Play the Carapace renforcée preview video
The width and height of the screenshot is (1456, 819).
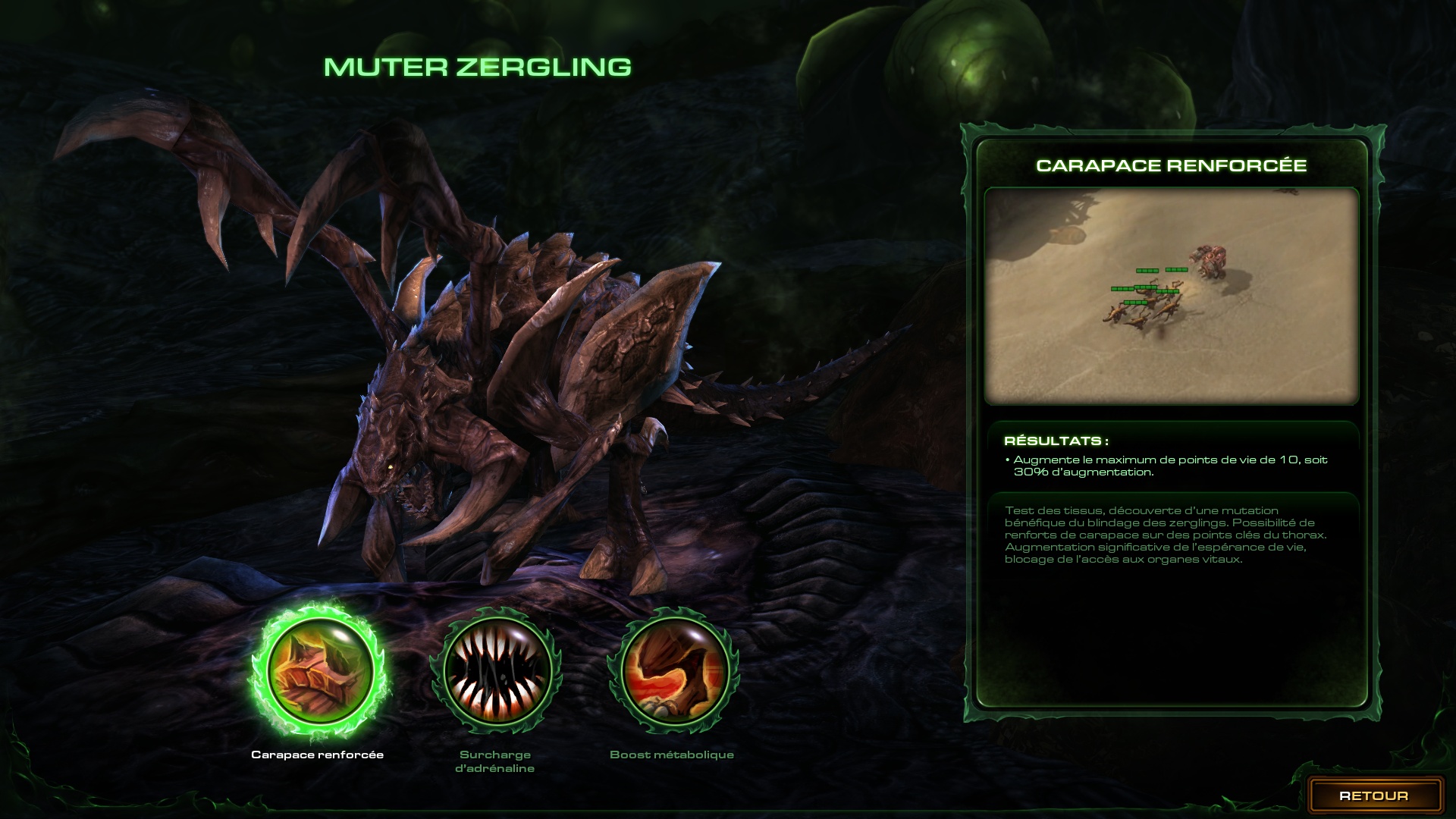pyautogui.click(x=1171, y=296)
